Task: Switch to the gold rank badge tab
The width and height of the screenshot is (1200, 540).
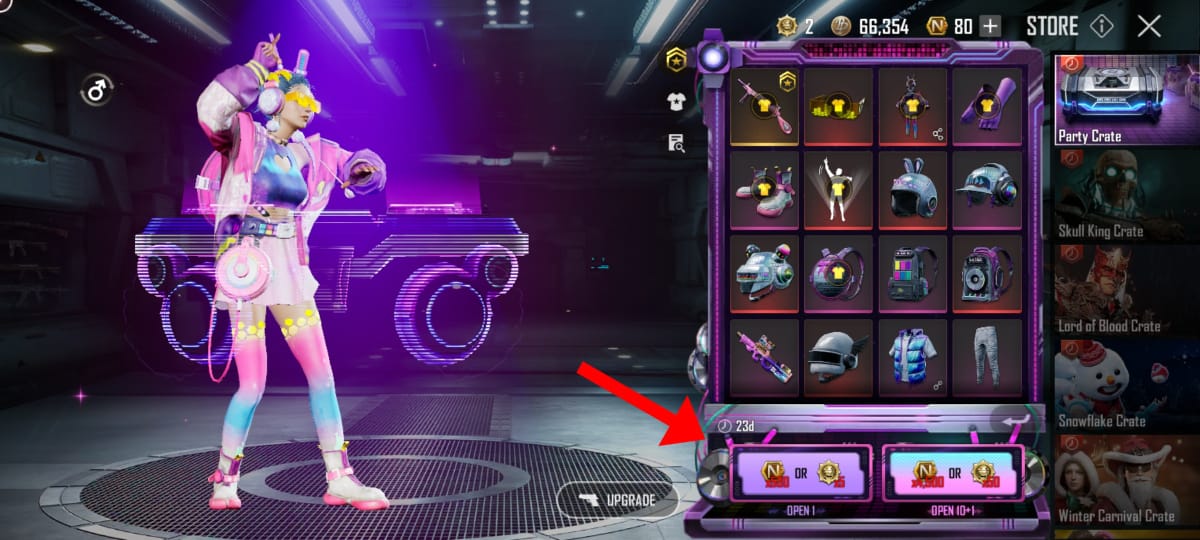Action: [x=677, y=60]
